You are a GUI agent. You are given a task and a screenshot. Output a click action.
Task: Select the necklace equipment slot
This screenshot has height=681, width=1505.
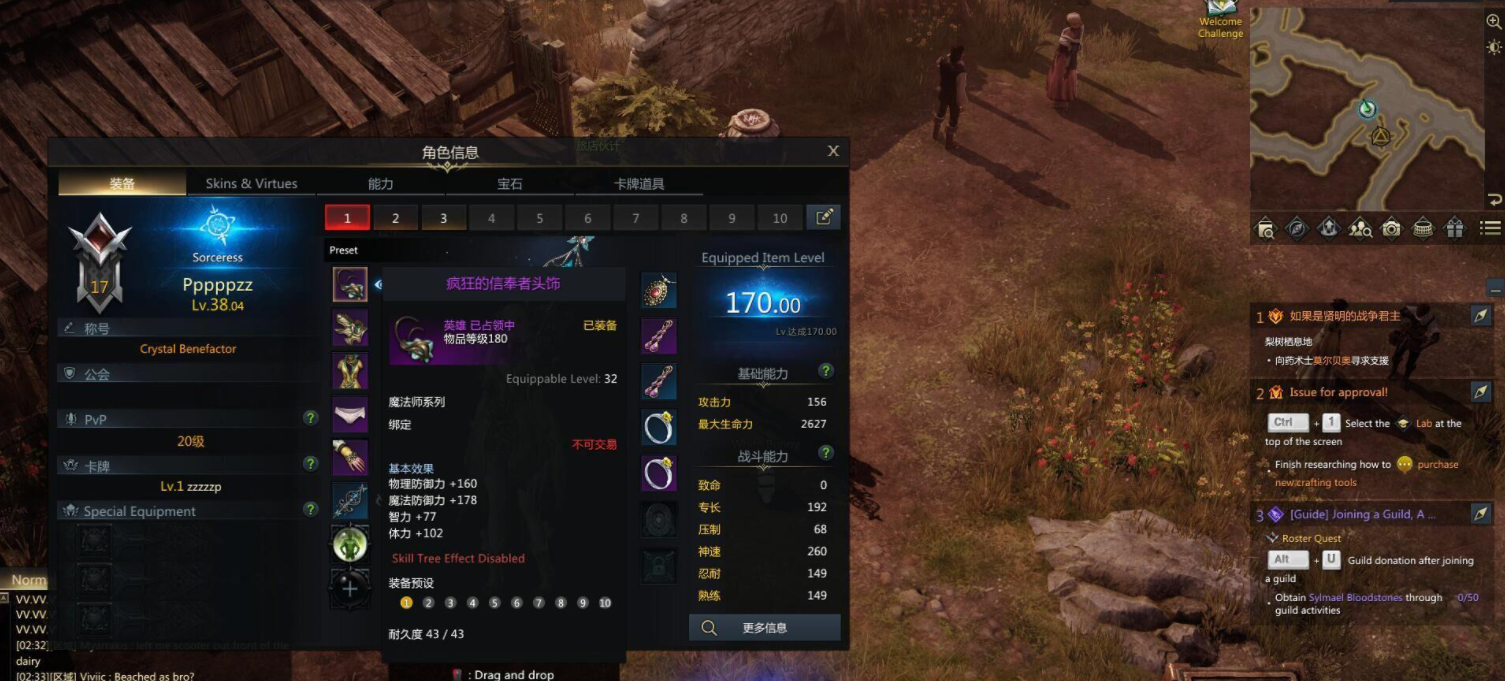coord(659,290)
